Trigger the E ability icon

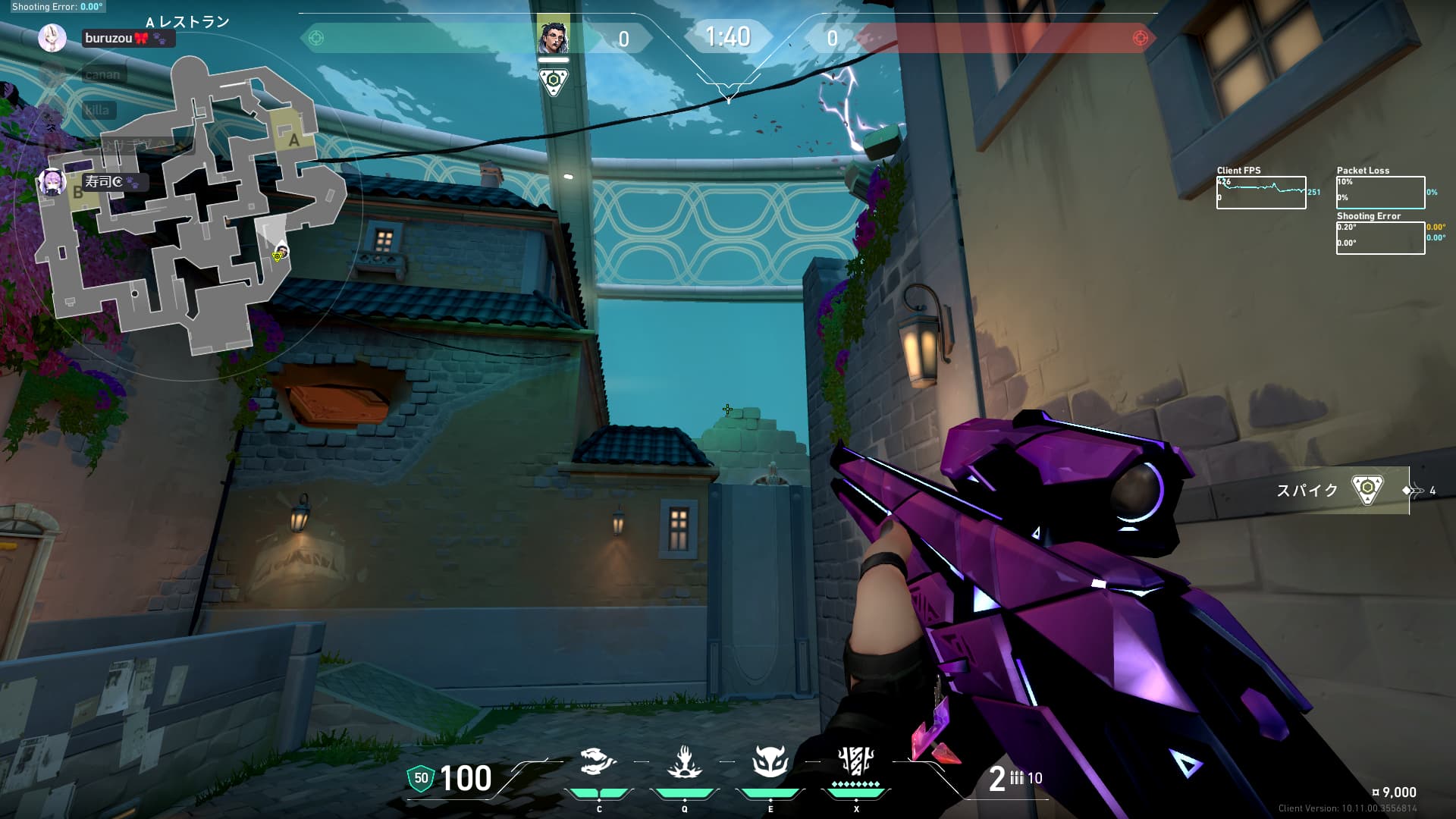(770, 762)
